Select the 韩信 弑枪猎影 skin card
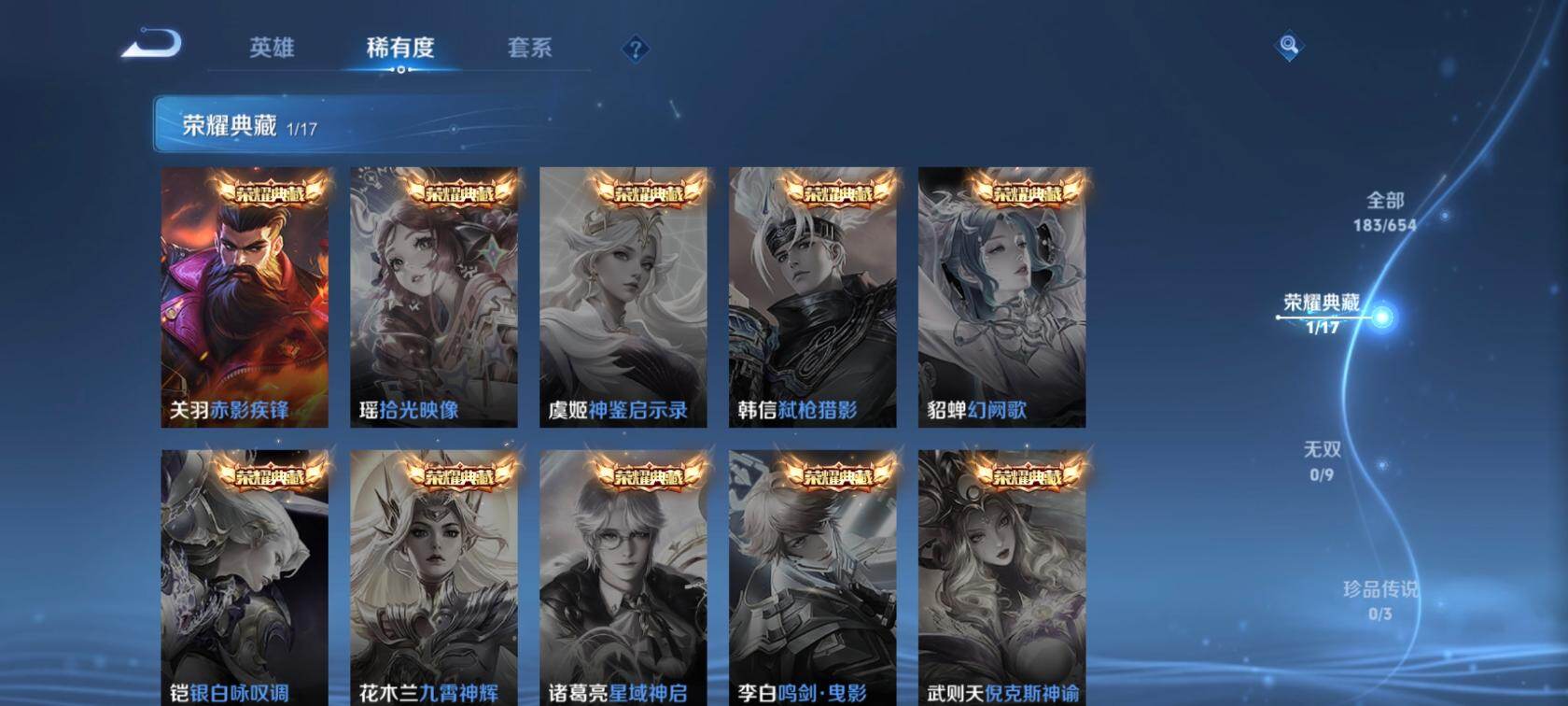Image resolution: width=1568 pixels, height=706 pixels. click(x=813, y=297)
